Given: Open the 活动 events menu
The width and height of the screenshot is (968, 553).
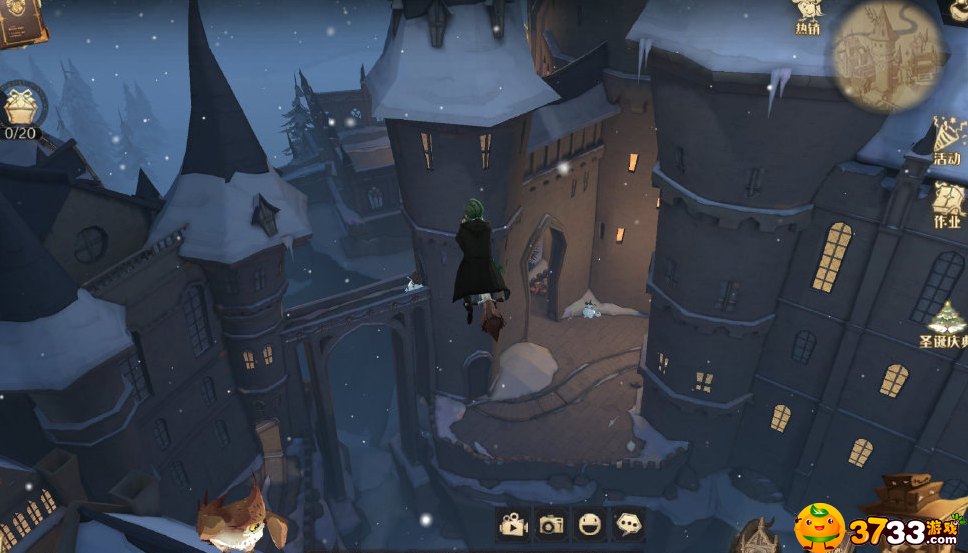Looking at the screenshot, I should 946,141.
